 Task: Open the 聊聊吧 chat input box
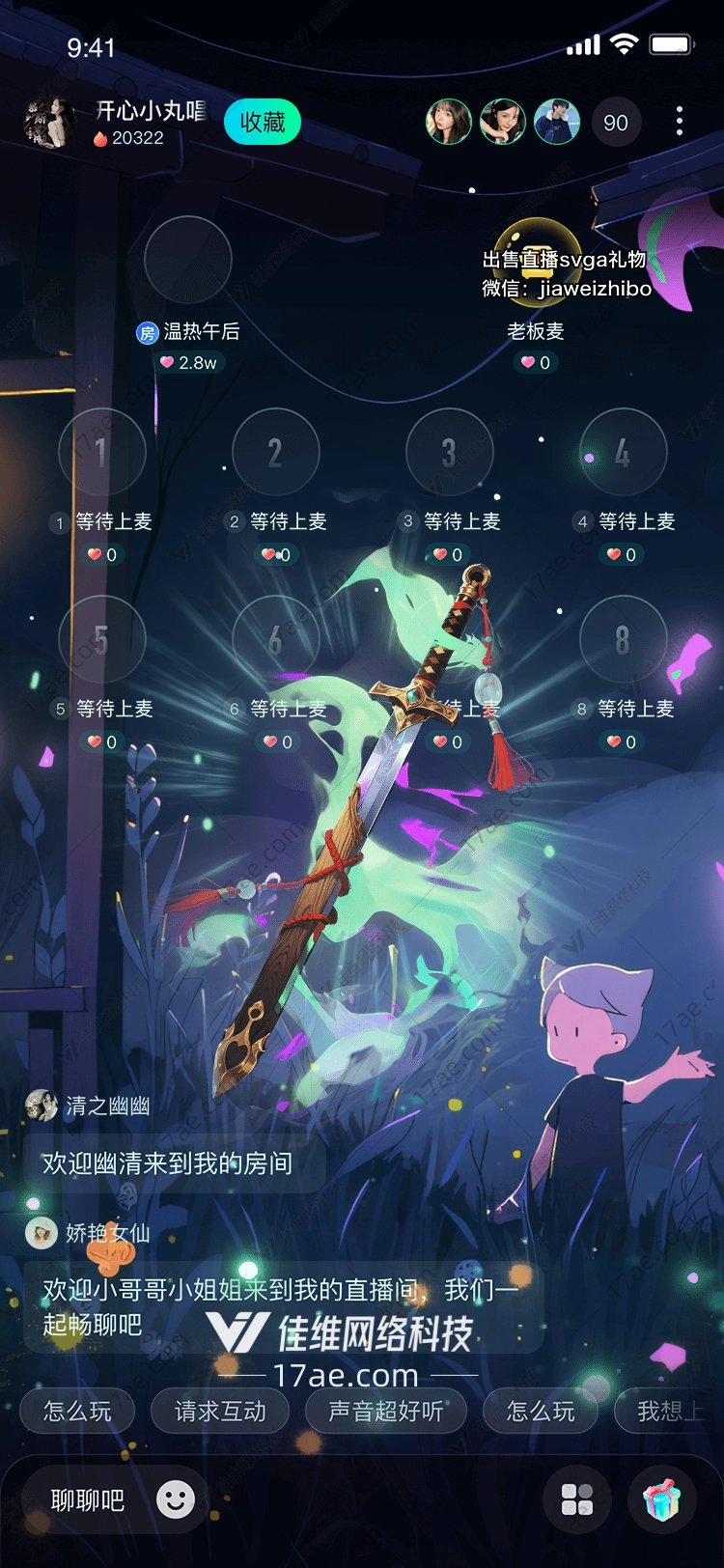tap(88, 1499)
